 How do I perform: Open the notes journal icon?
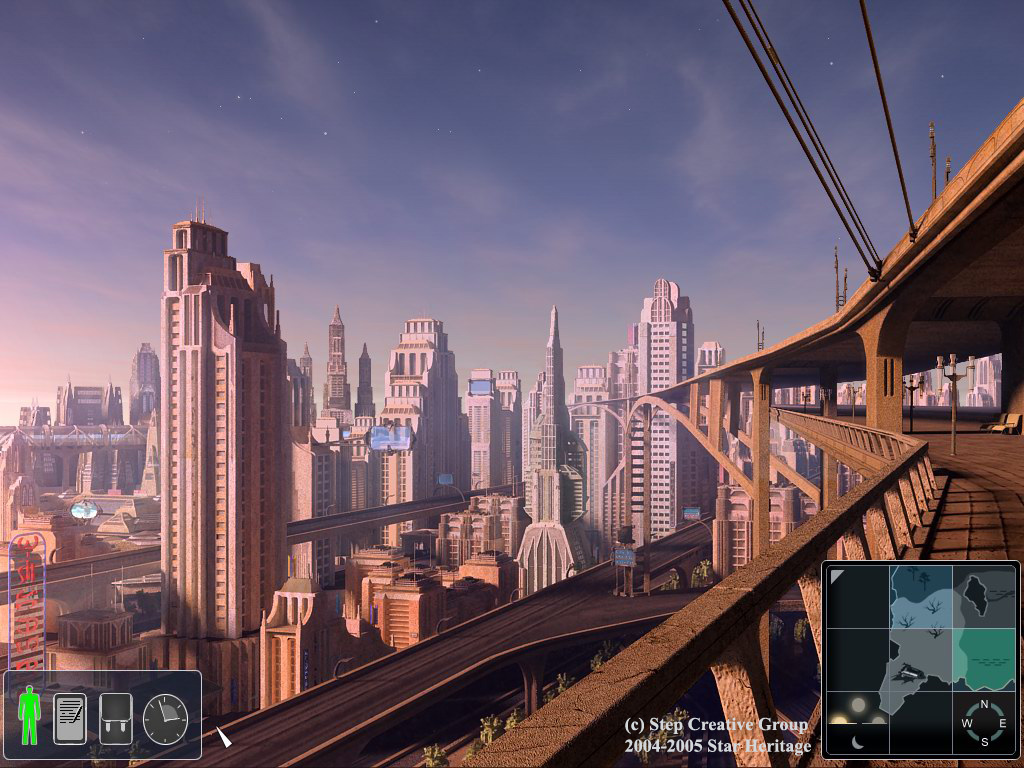69,718
